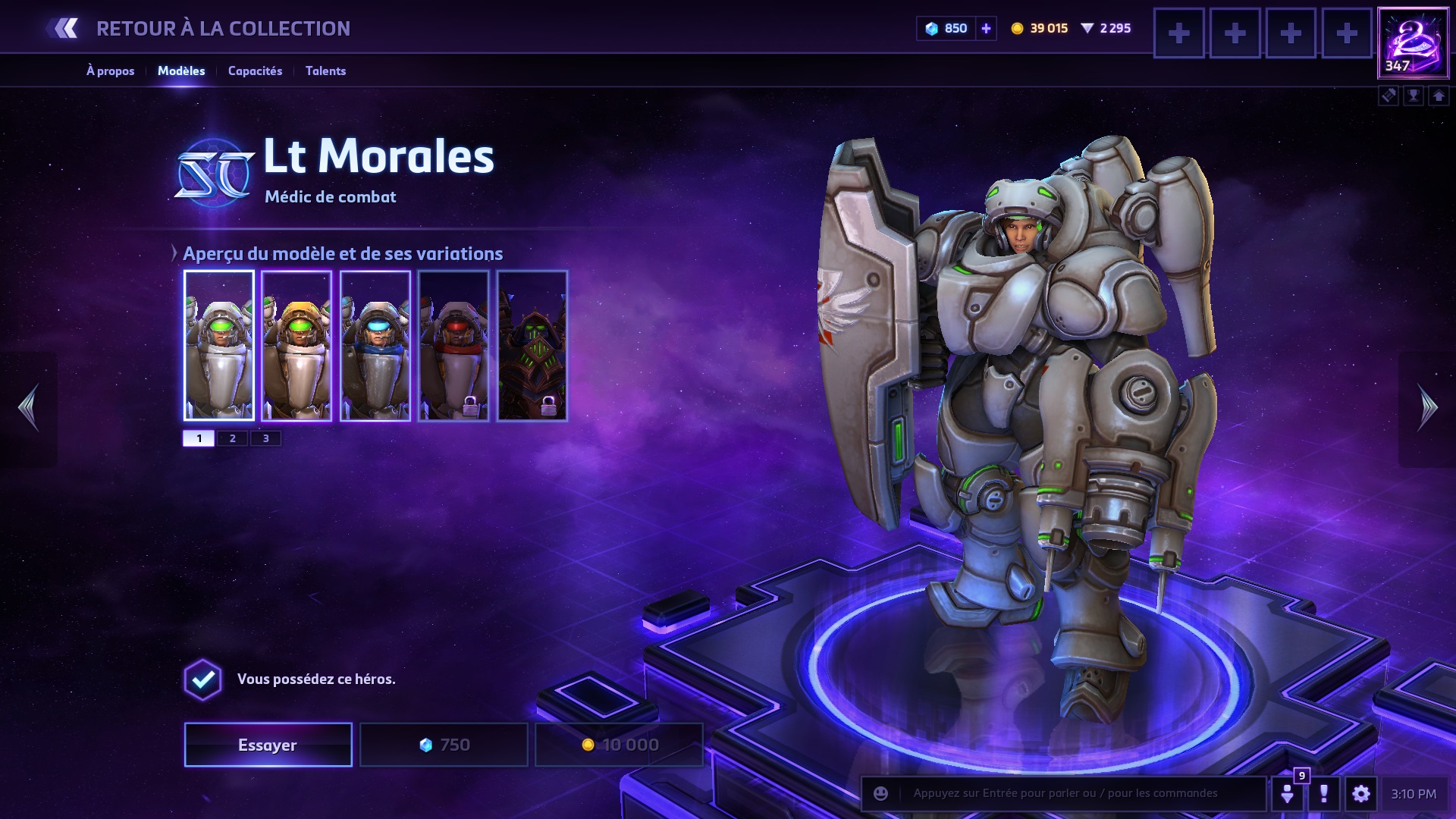Screen dimensions: 1456x819
Task: Select the locked red-visor skin variation
Action: coord(453,345)
